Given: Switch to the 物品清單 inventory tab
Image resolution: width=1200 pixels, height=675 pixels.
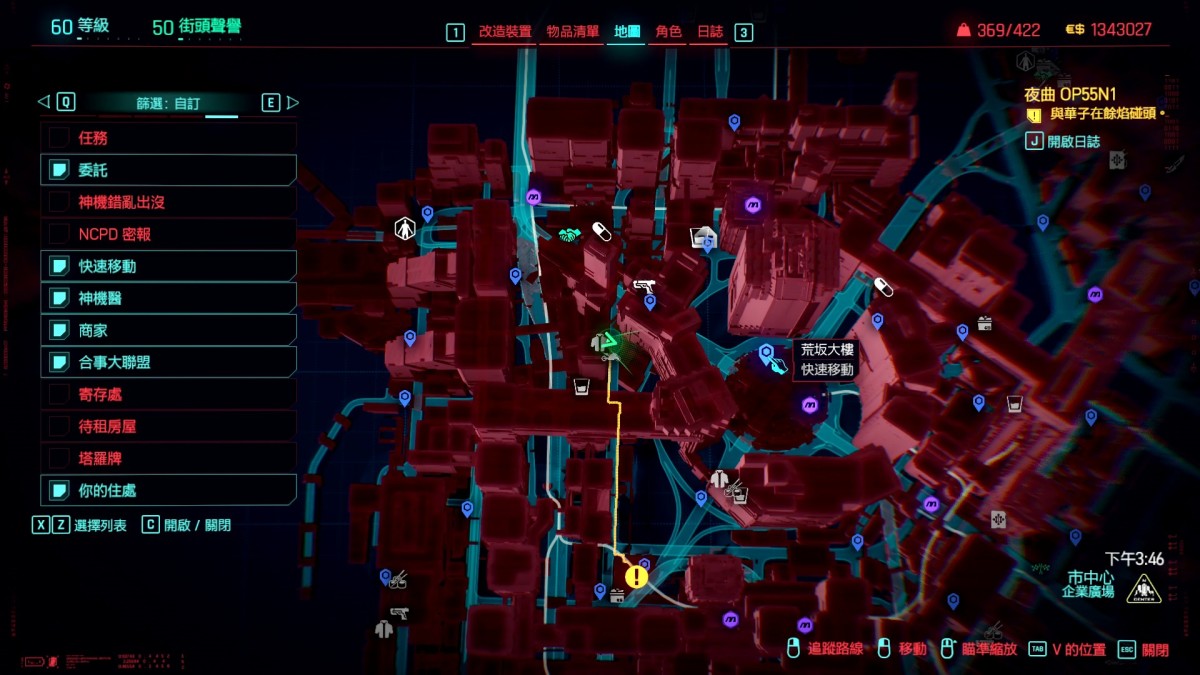Looking at the screenshot, I should tap(573, 32).
